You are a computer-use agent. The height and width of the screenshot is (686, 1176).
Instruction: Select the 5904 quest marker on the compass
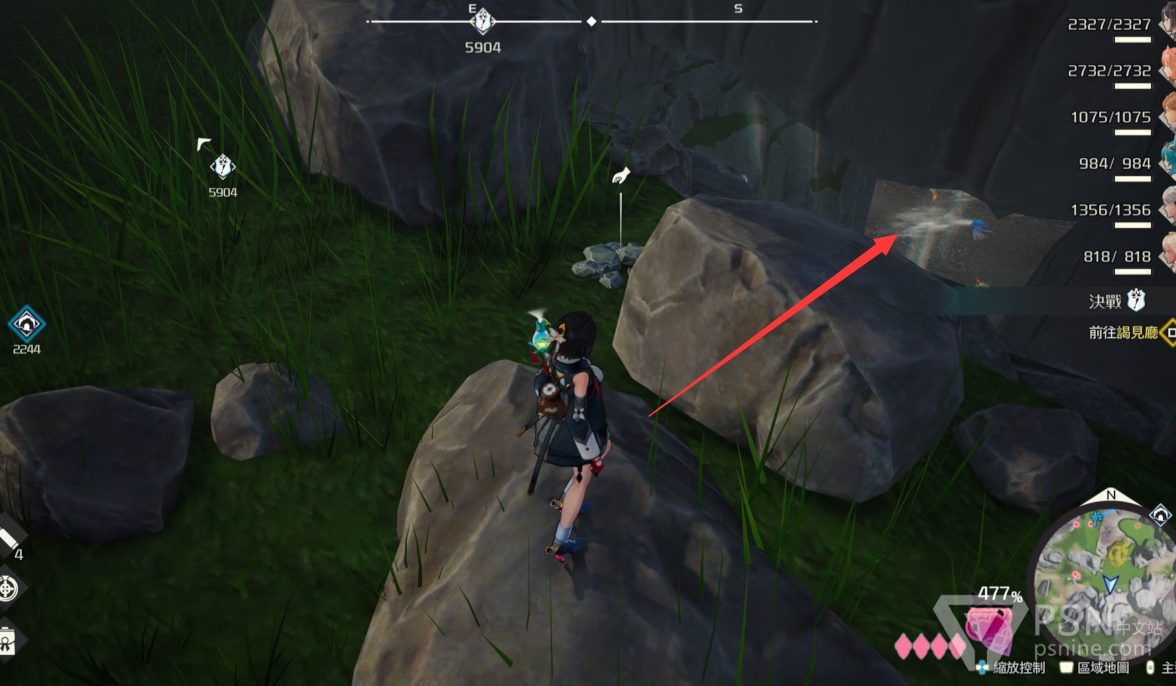click(483, 21)
